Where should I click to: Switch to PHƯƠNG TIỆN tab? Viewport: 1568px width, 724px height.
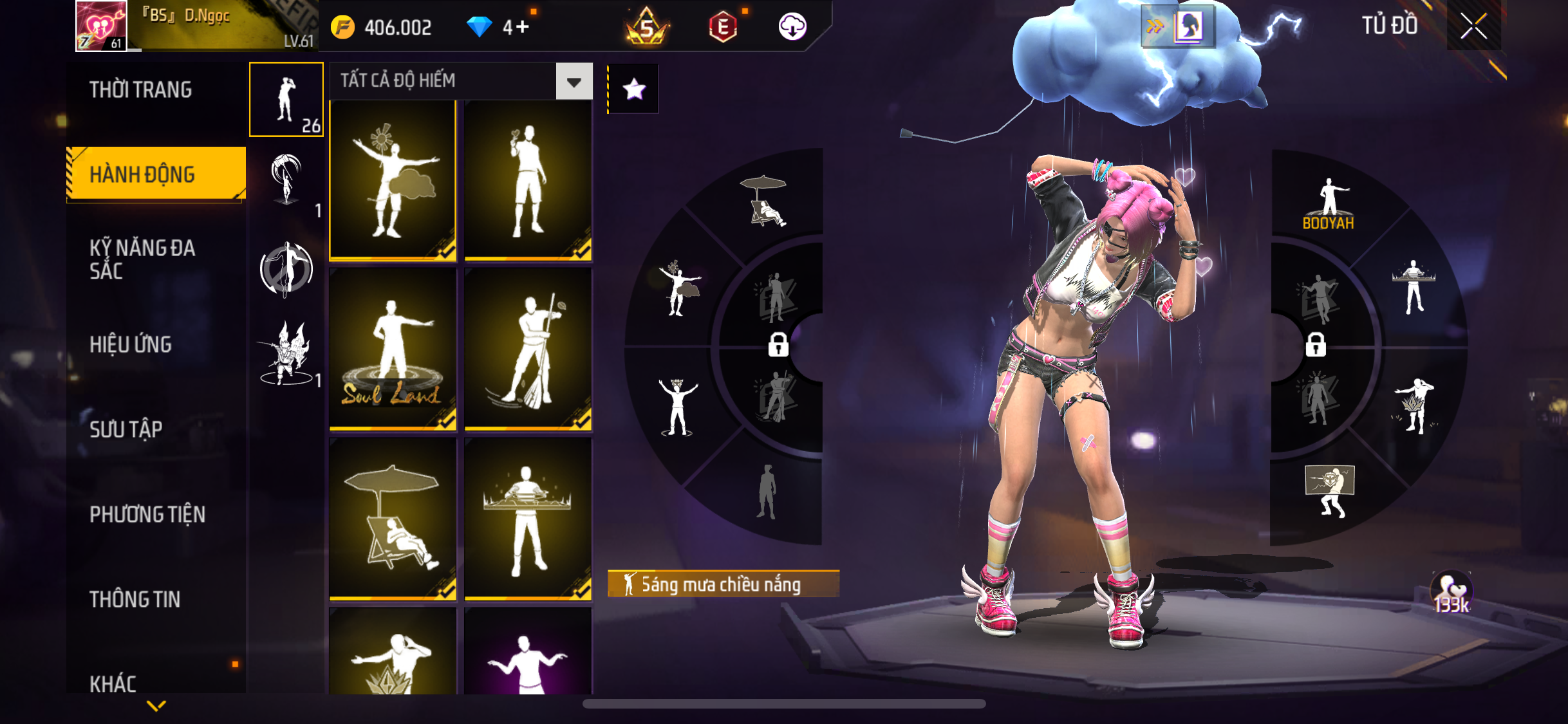click(x=147, y=514)
